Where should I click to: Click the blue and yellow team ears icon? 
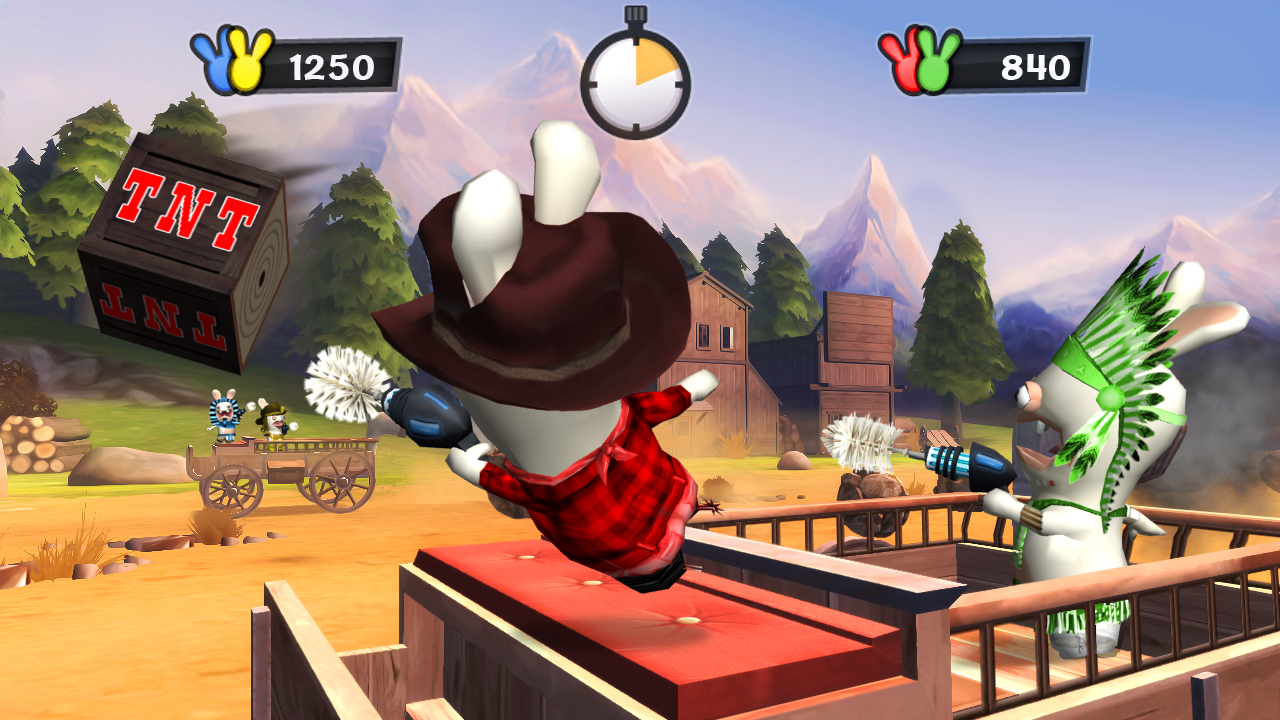[232, 62]
